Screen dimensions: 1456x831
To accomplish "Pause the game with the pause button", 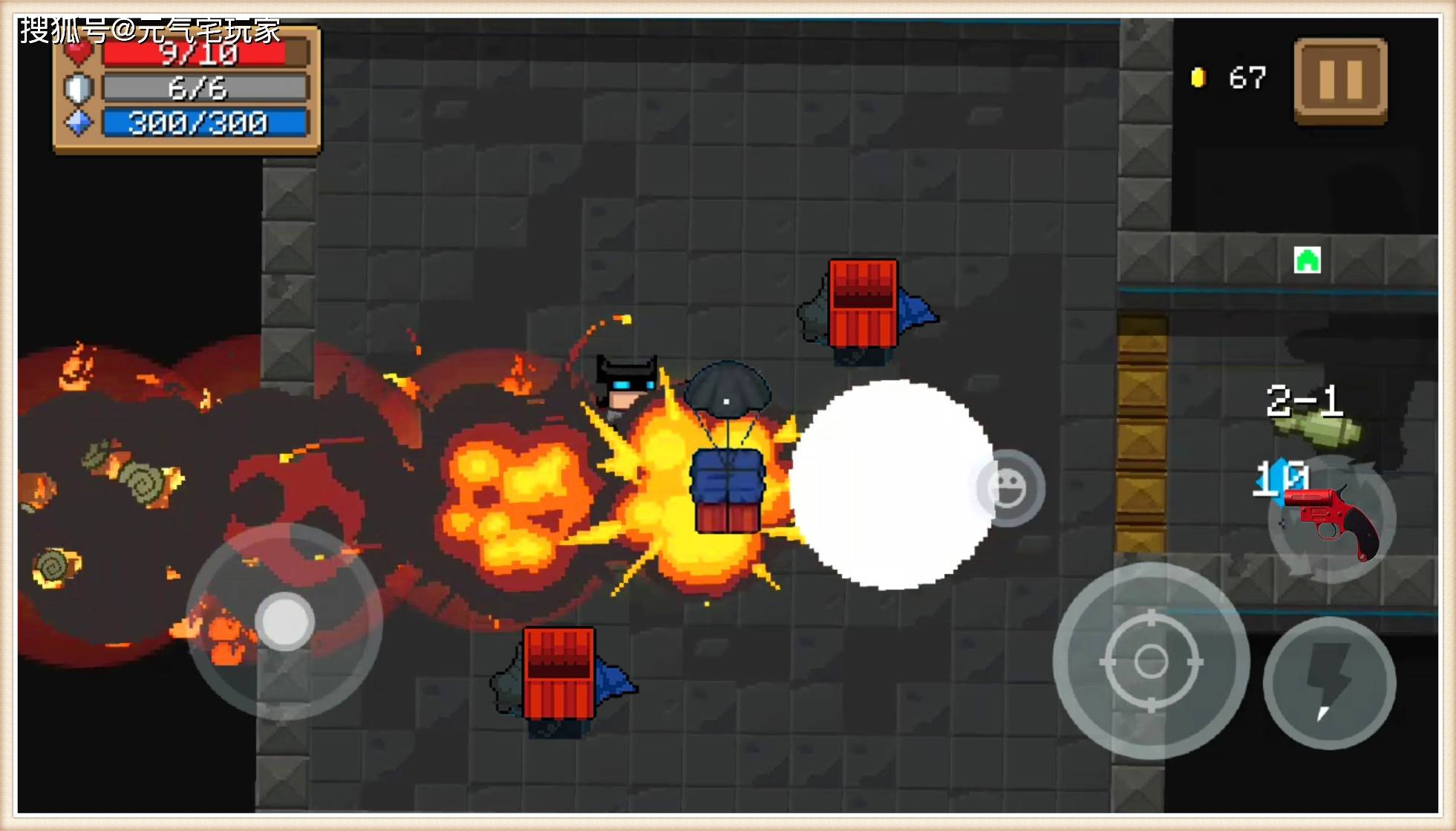I will click(x=1340, y=79).
